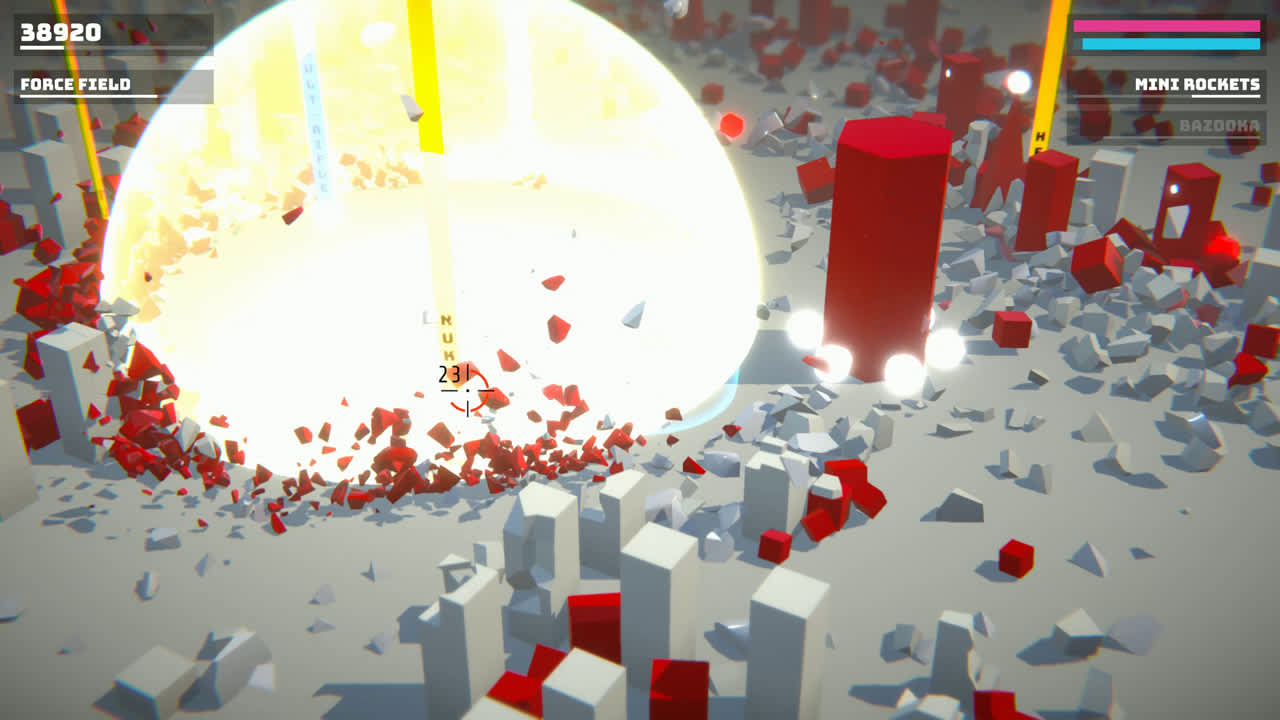Click the red glowing sphere near top center
The width and height of the screenshot is (1280, 720).
coord(731,127)
